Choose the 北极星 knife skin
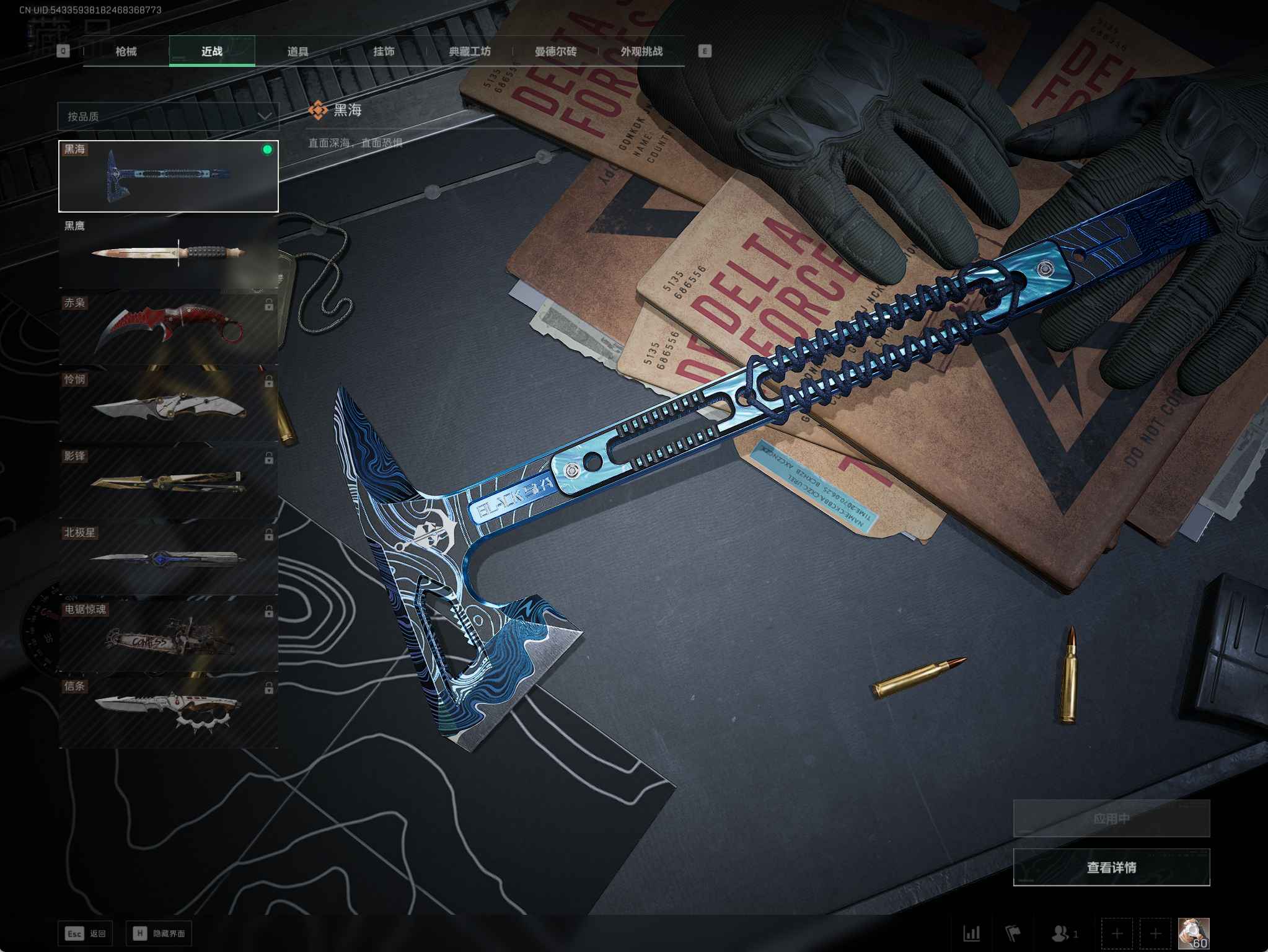Image resolution: width=1268 pixels, height=952 pixels. (x=169, y=559)
